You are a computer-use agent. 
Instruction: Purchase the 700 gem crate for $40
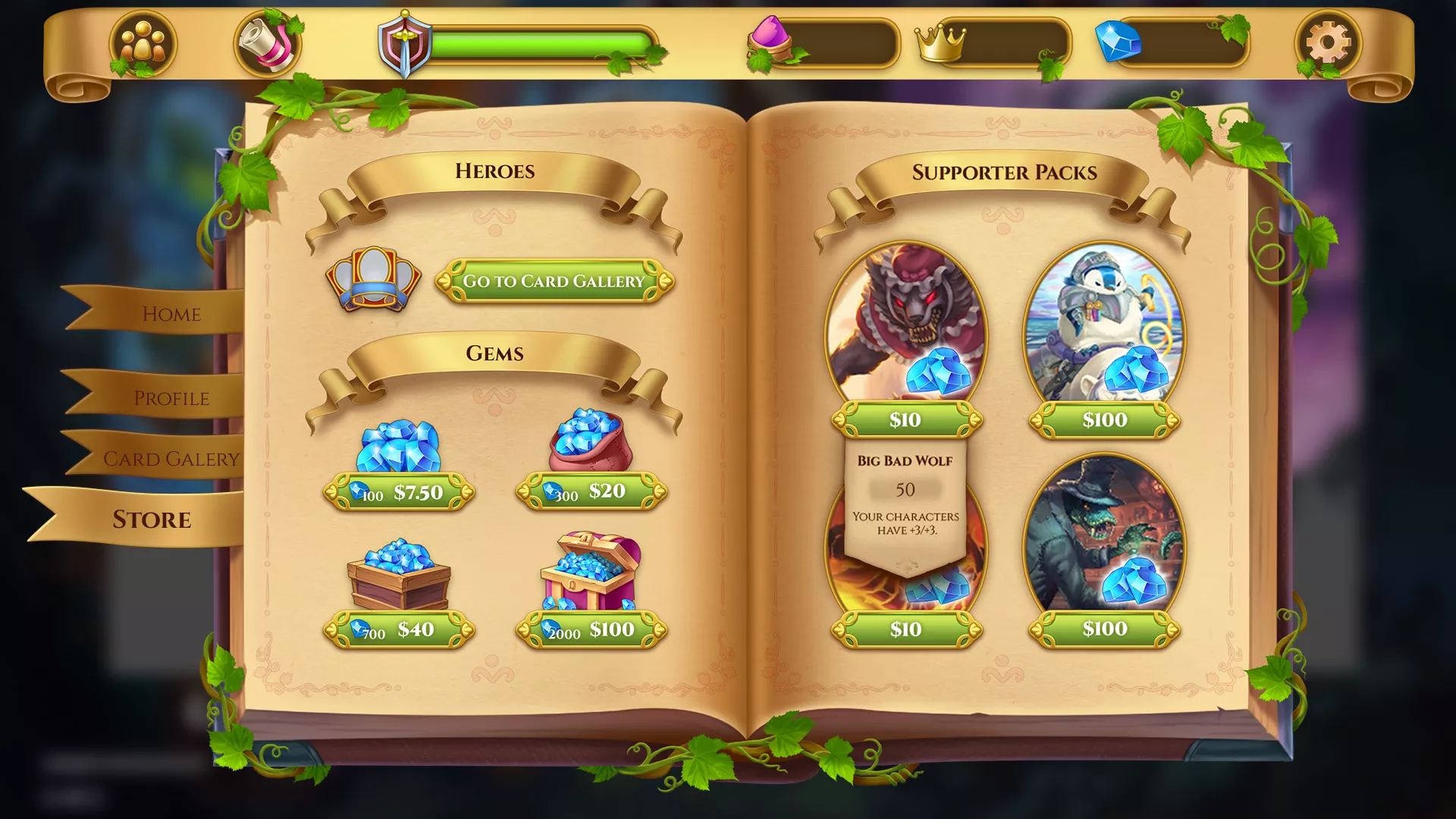tap(397, 629)
